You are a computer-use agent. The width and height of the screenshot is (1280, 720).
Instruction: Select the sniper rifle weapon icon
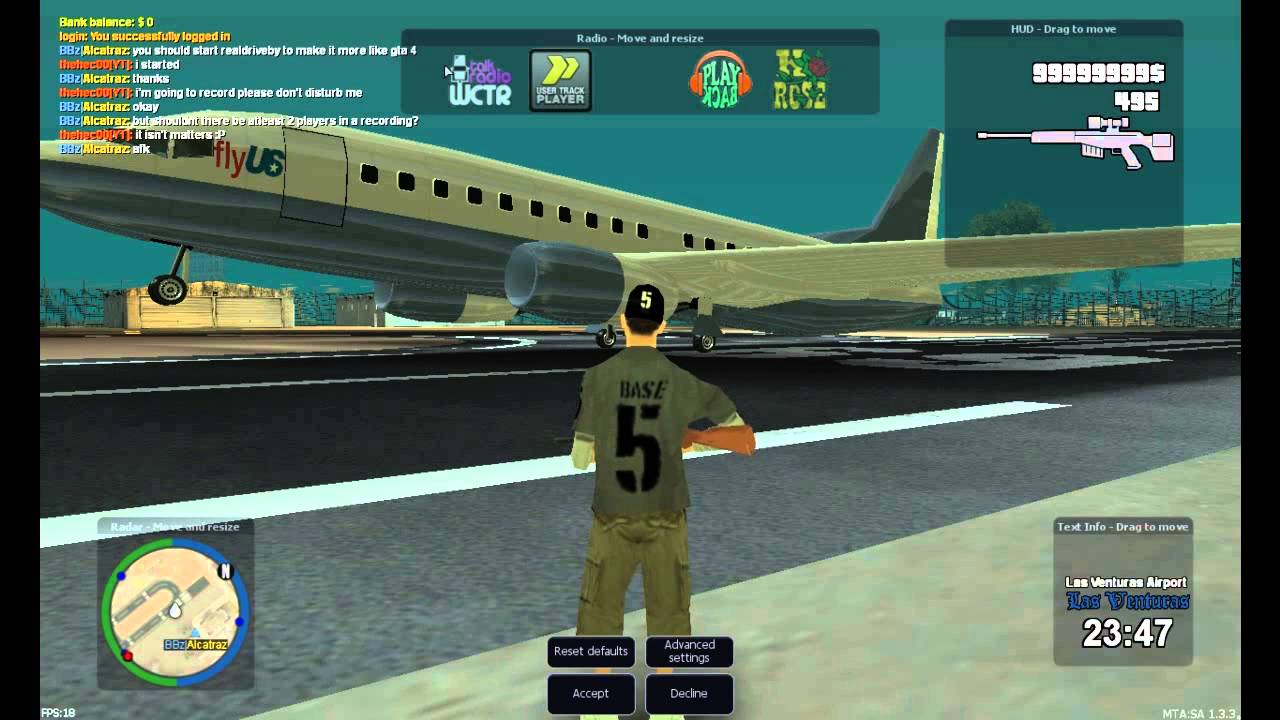1076,141
